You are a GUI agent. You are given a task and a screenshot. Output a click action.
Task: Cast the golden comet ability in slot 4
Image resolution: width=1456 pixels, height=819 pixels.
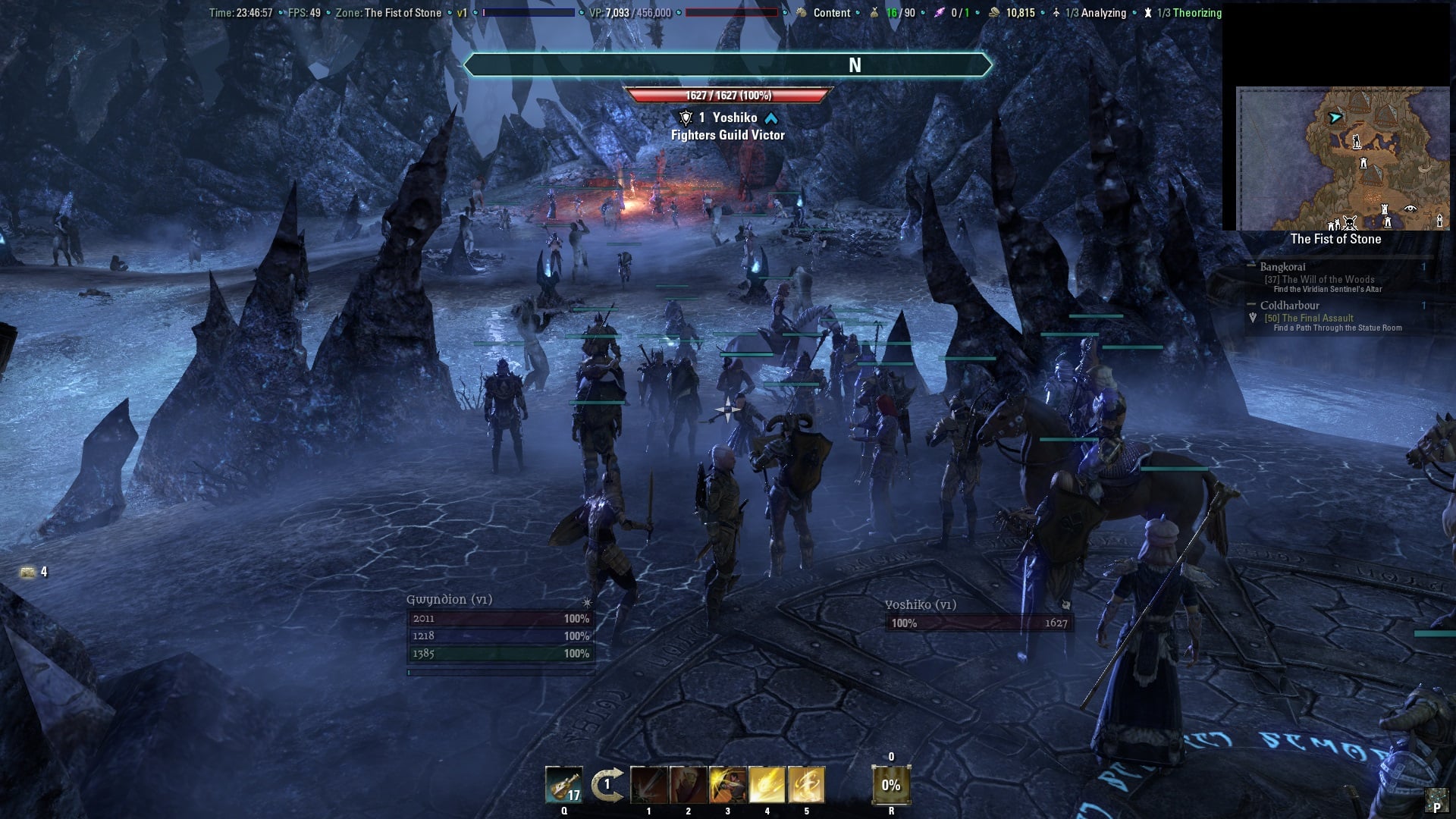[767, 785]
